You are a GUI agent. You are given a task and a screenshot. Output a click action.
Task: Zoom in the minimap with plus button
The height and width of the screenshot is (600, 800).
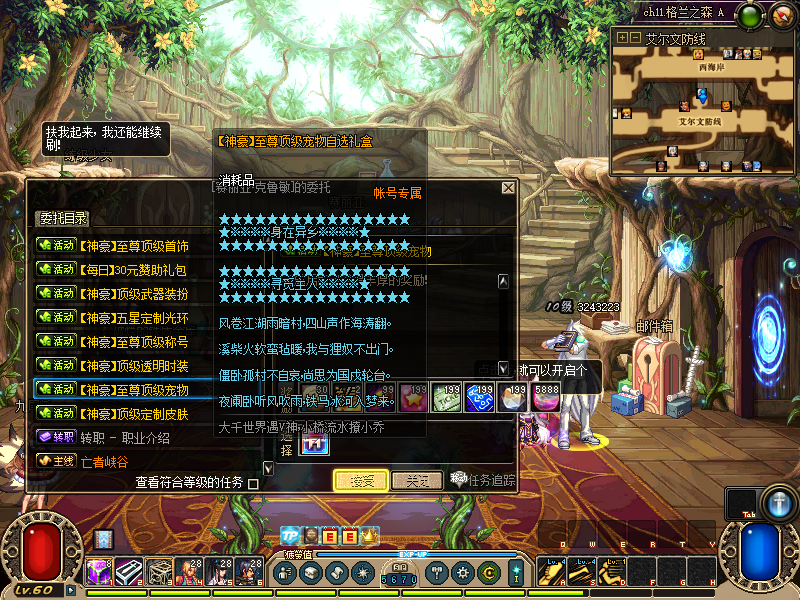click(x=622, y=38)
